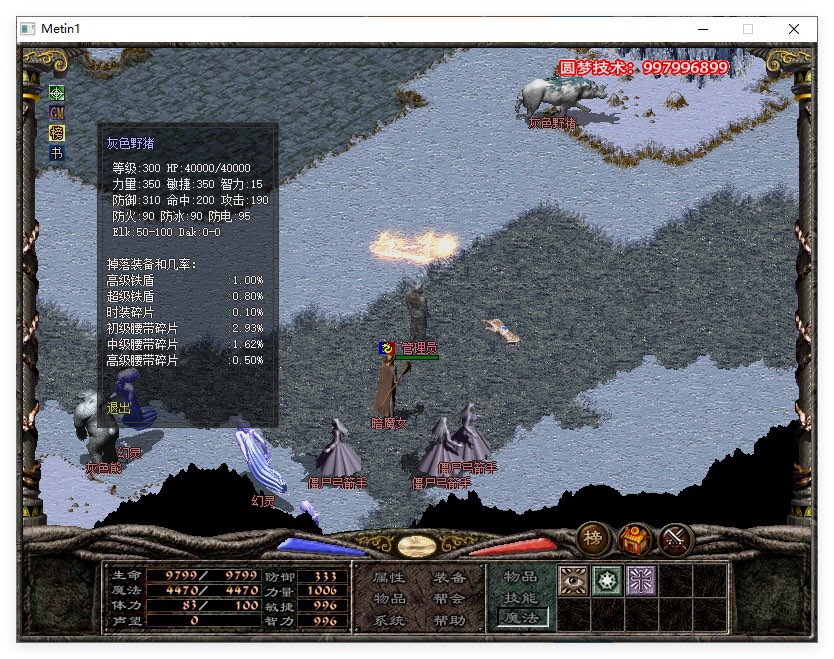
Task: Open the 书 book icon
Action: pos(57,152)
